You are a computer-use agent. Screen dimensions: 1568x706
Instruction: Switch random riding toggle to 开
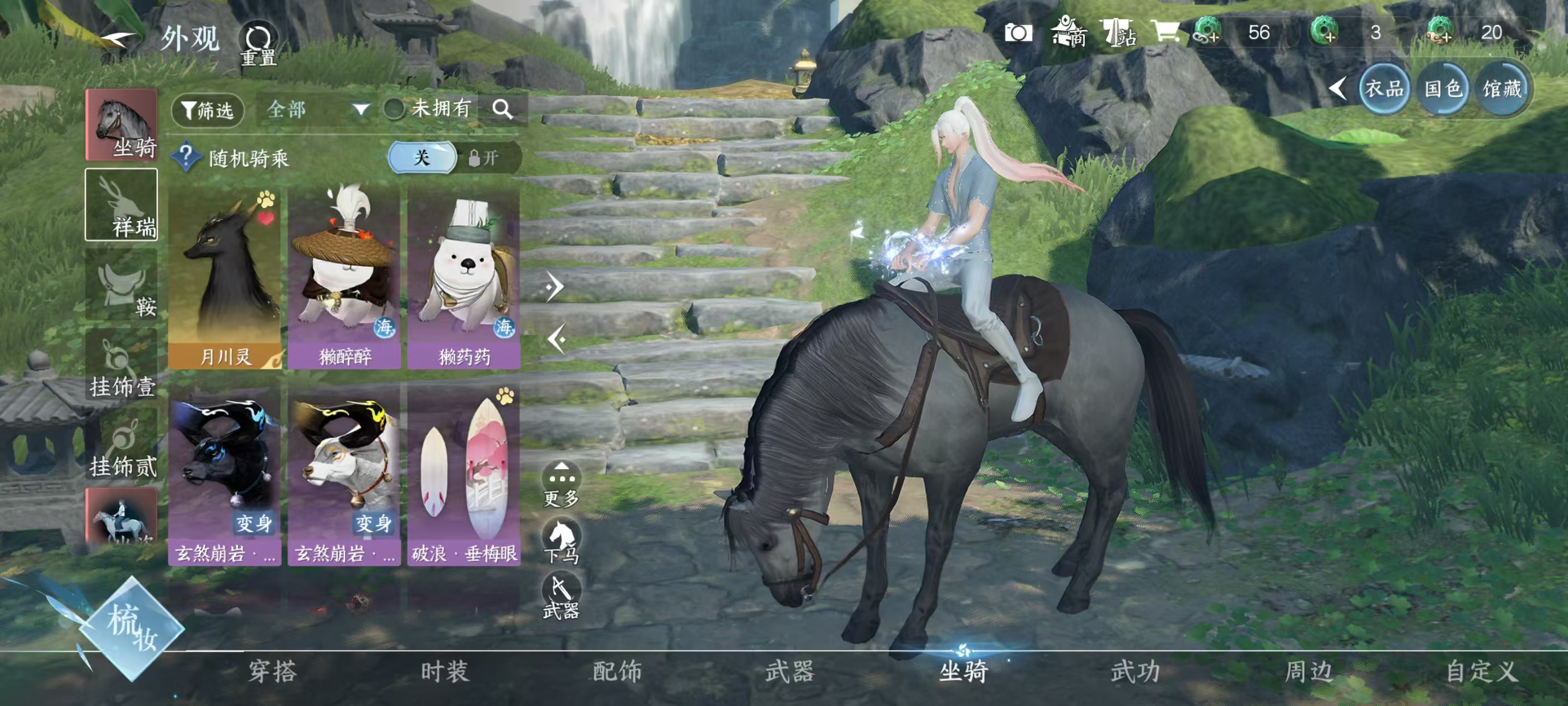pyautogui.click(x=484, y=159)
